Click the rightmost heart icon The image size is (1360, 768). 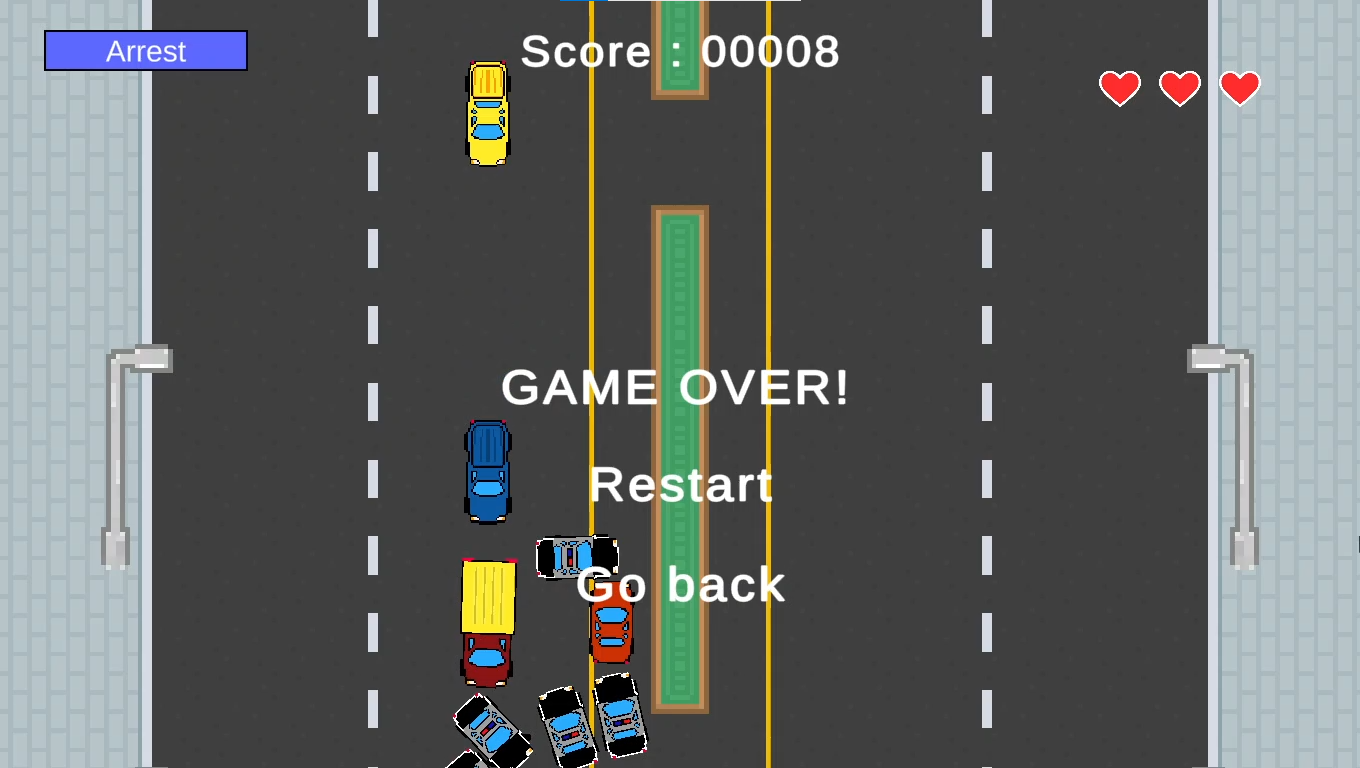click(x=1240, y=88)
